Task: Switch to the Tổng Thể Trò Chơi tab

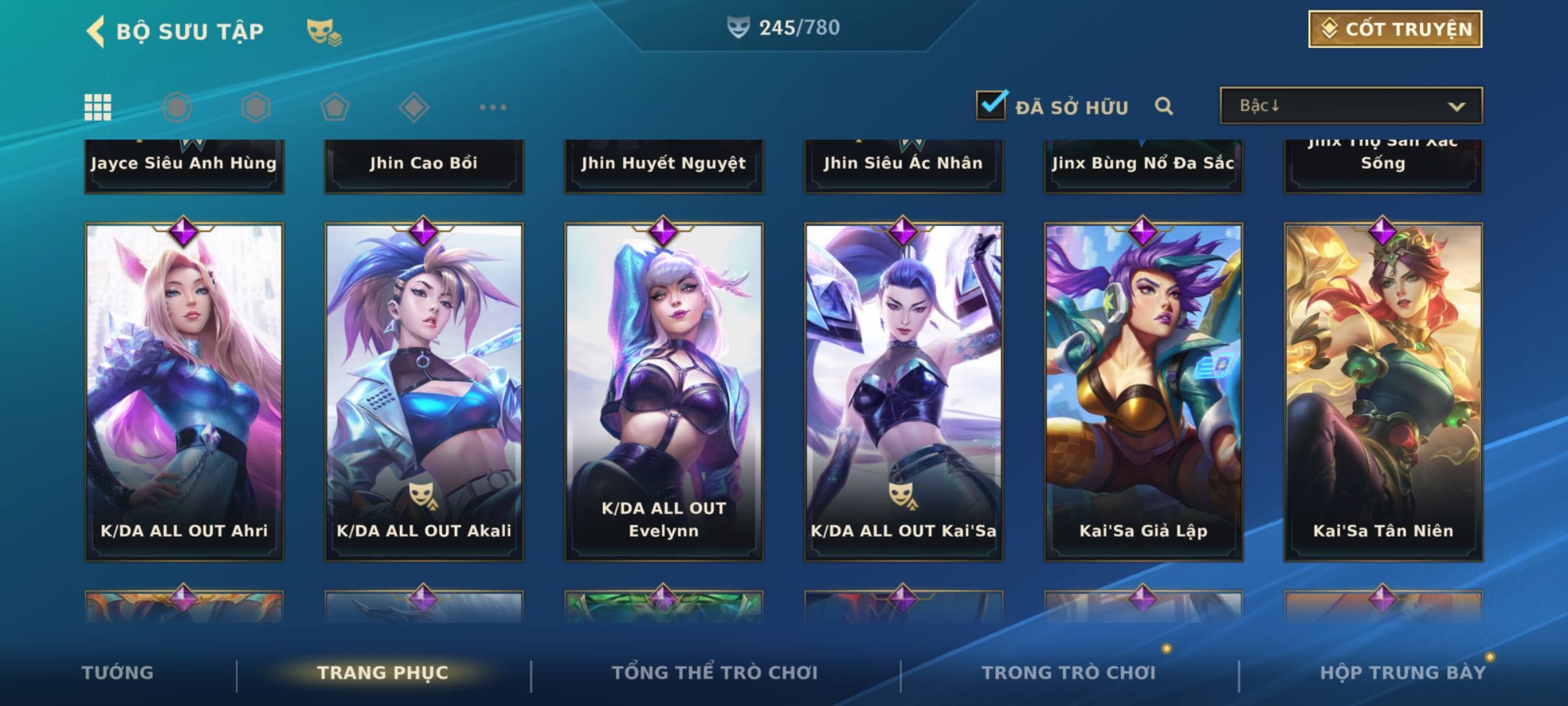Action: click(x=715, y=673)
